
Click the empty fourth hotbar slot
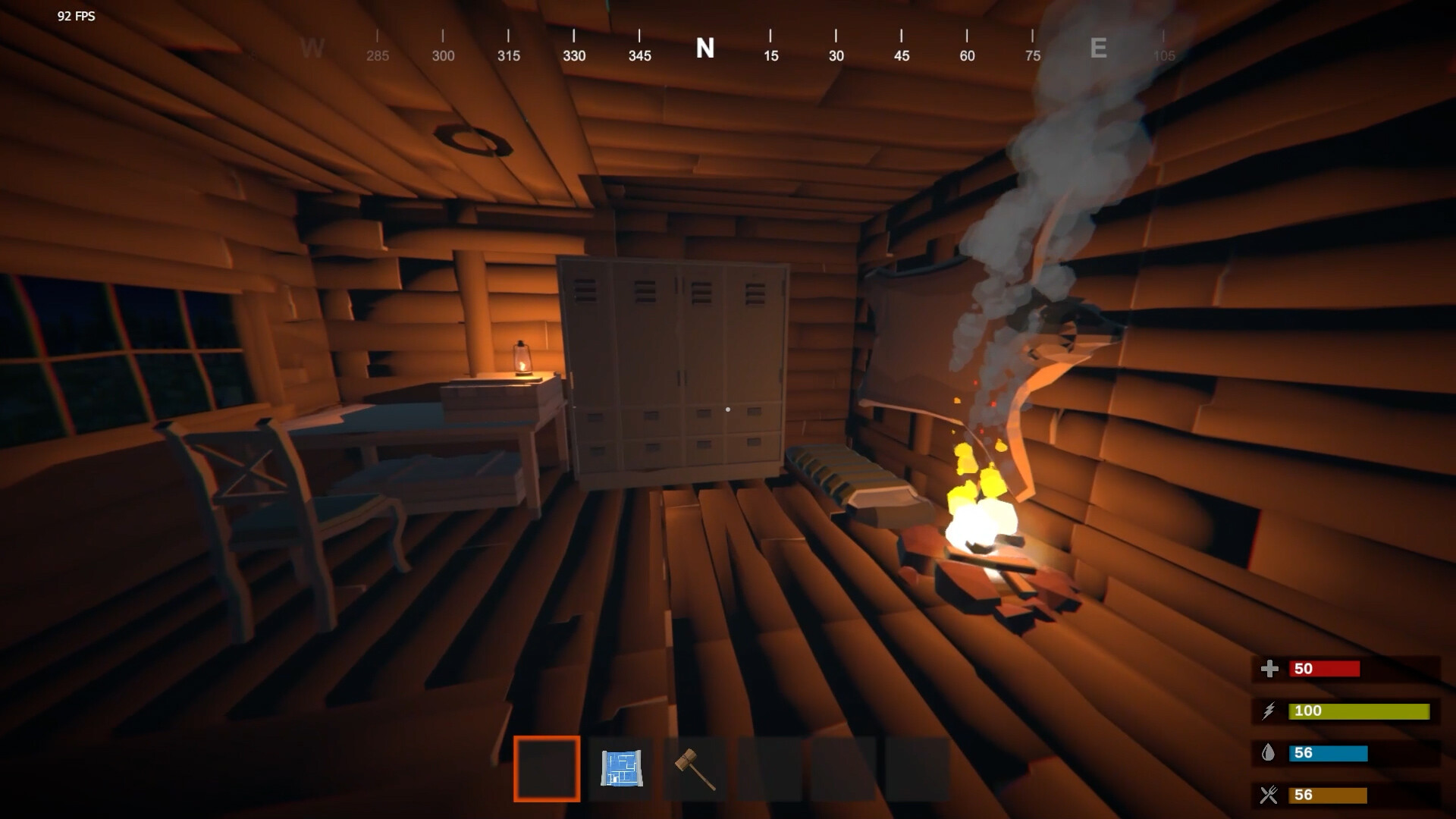[x=767, y=768]
